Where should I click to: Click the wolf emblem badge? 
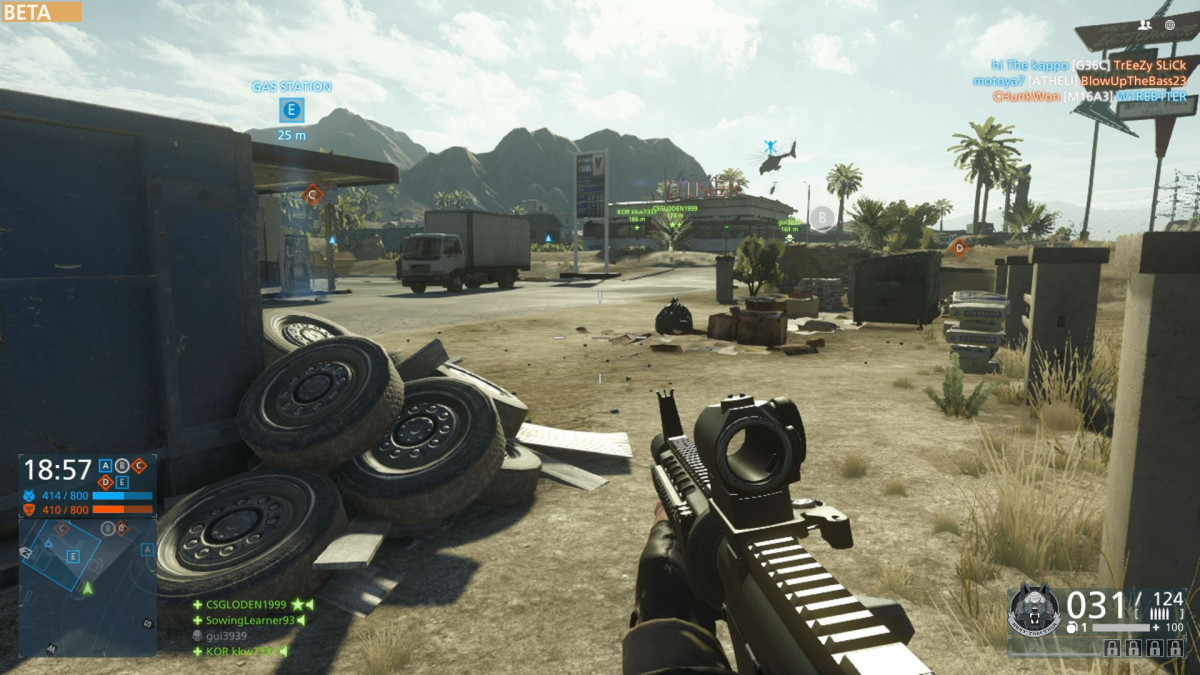1033,608
